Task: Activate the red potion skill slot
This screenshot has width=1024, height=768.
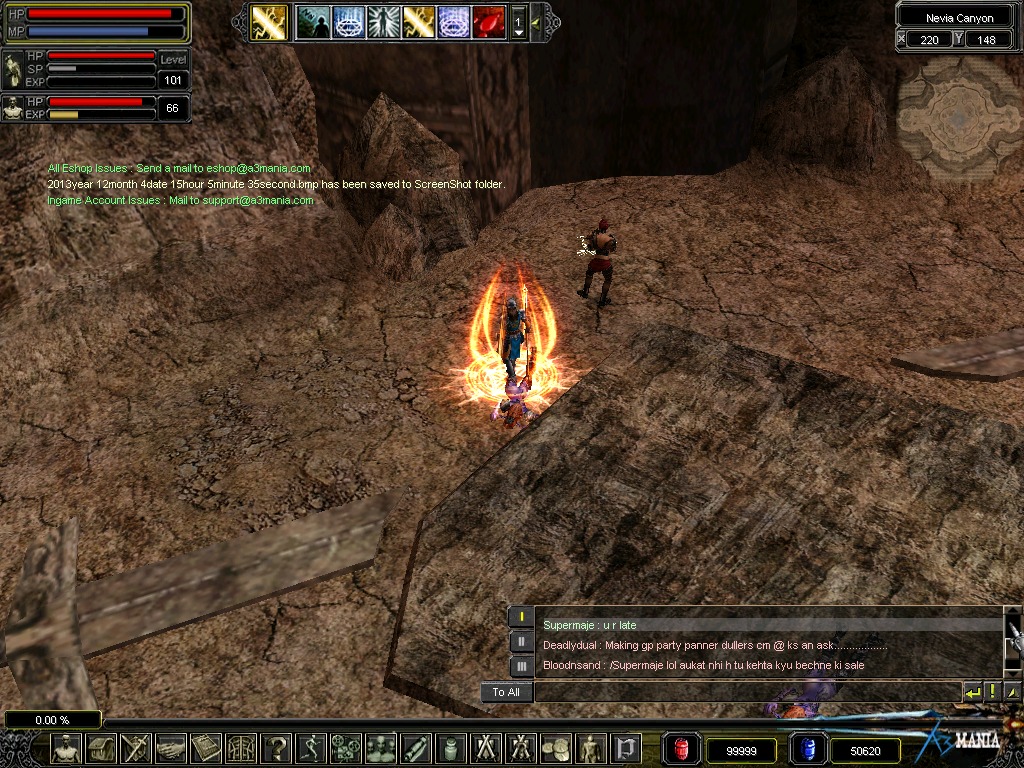Action: (488, 22)
